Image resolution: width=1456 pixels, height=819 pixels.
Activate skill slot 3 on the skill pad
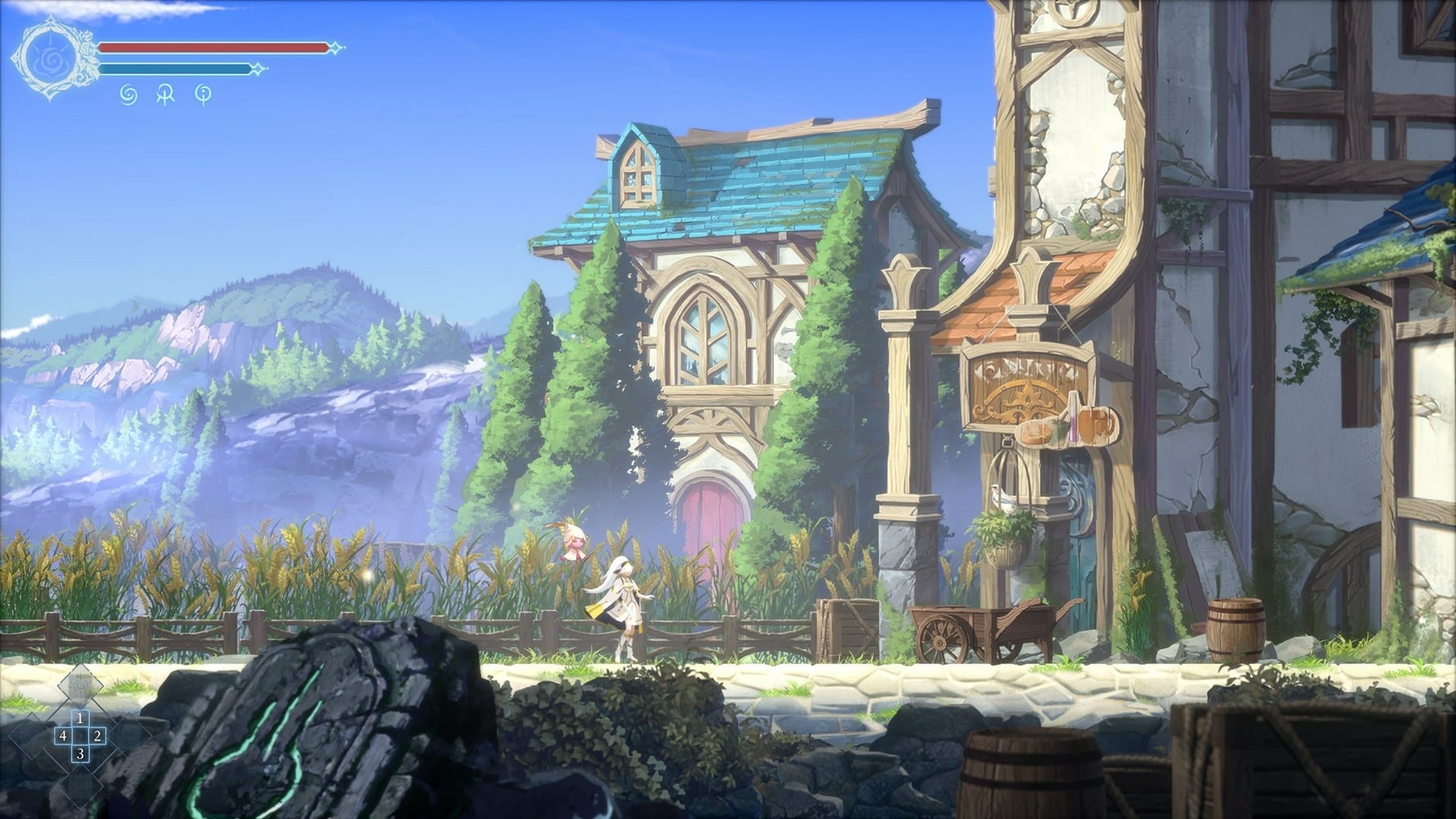80,754
